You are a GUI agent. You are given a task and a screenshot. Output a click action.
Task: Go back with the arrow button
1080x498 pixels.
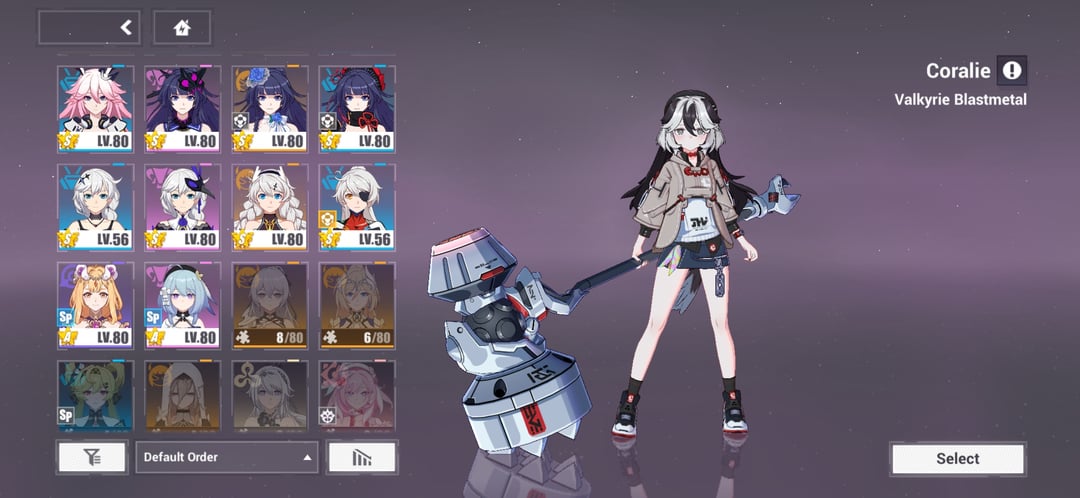tap(126, 28)
